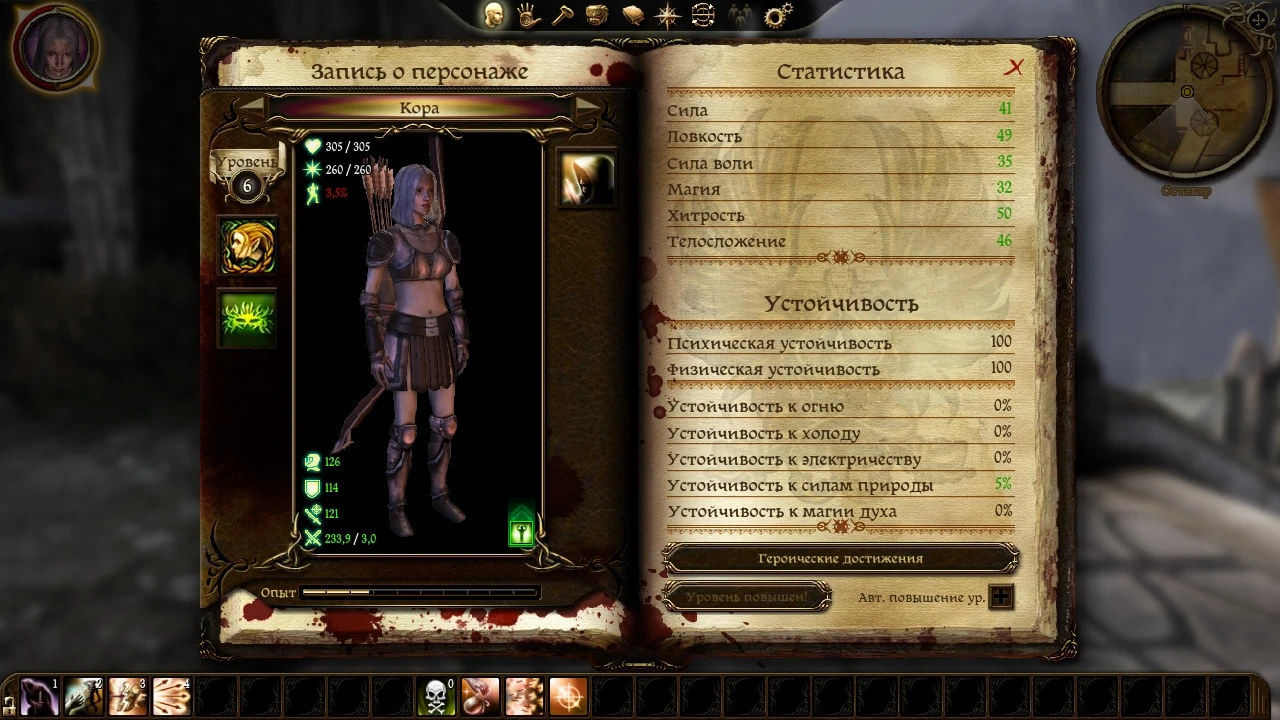Open the inventory backpack icon
1280x720 pixels.
pyautogui.click(x=597, y=14)
